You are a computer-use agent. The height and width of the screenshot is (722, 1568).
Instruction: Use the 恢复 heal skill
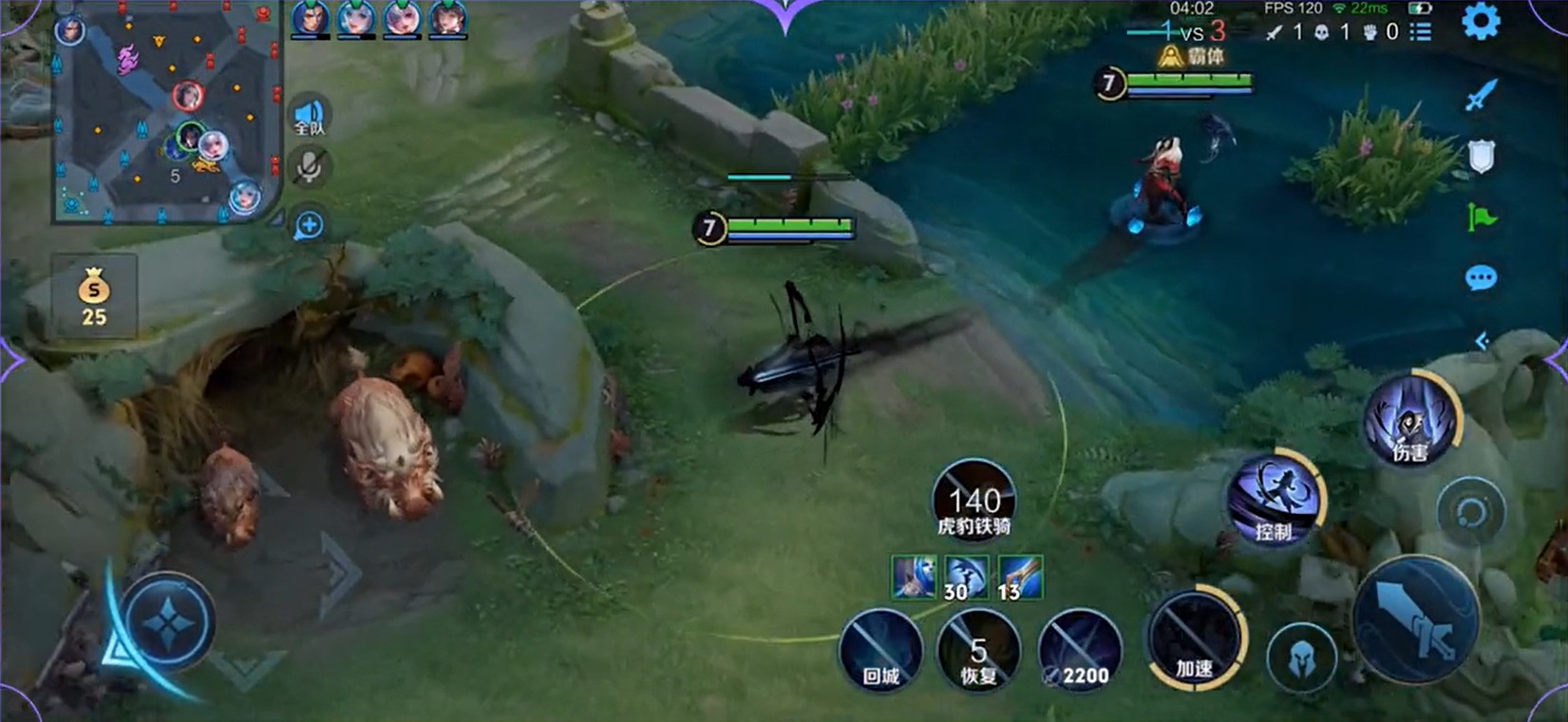(x=978, y=651)
